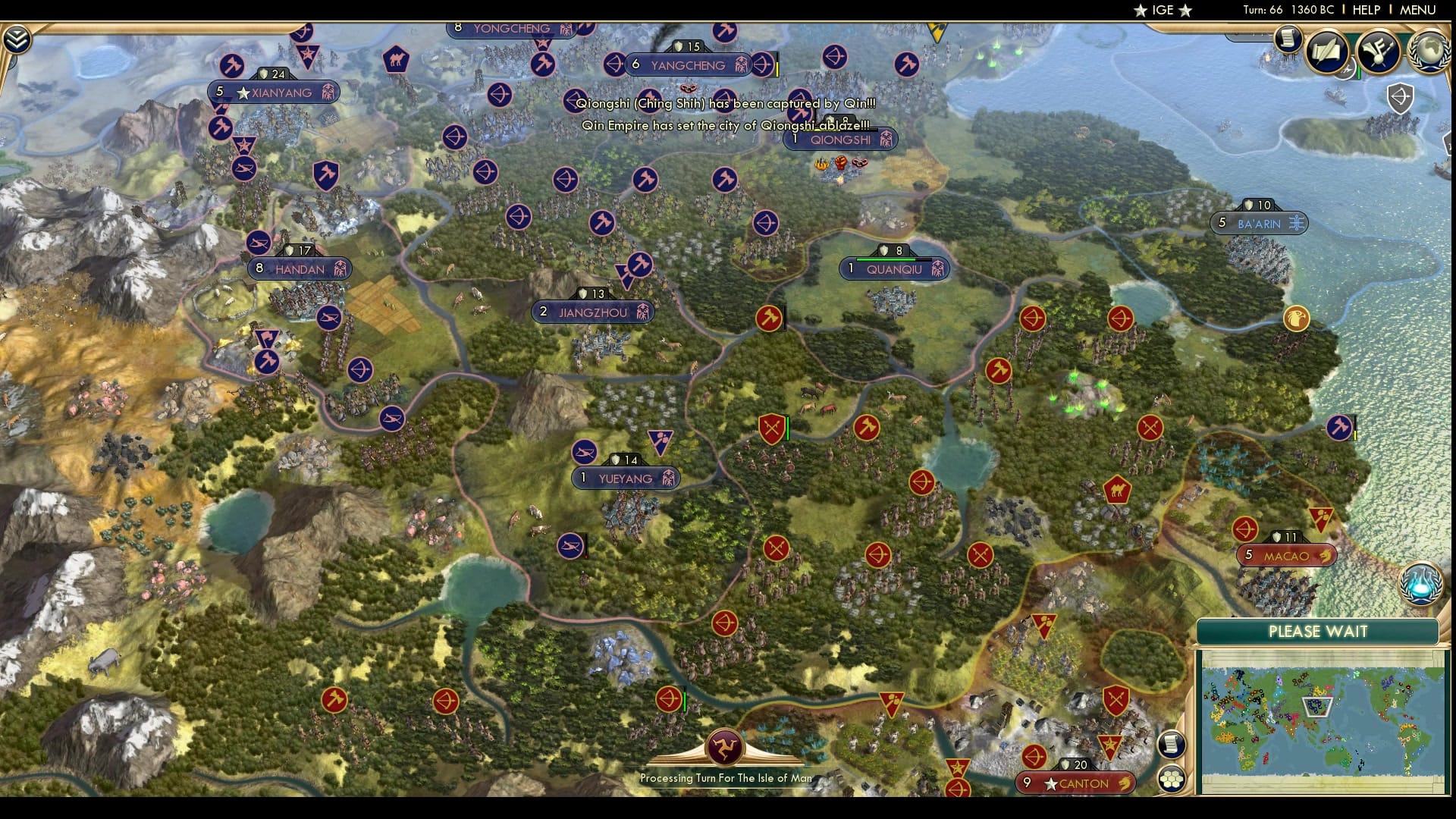Toggle strategic view with the hex grid icon
The image size is (1456, 819).
pyautogui.click(x=1172, y=777)
